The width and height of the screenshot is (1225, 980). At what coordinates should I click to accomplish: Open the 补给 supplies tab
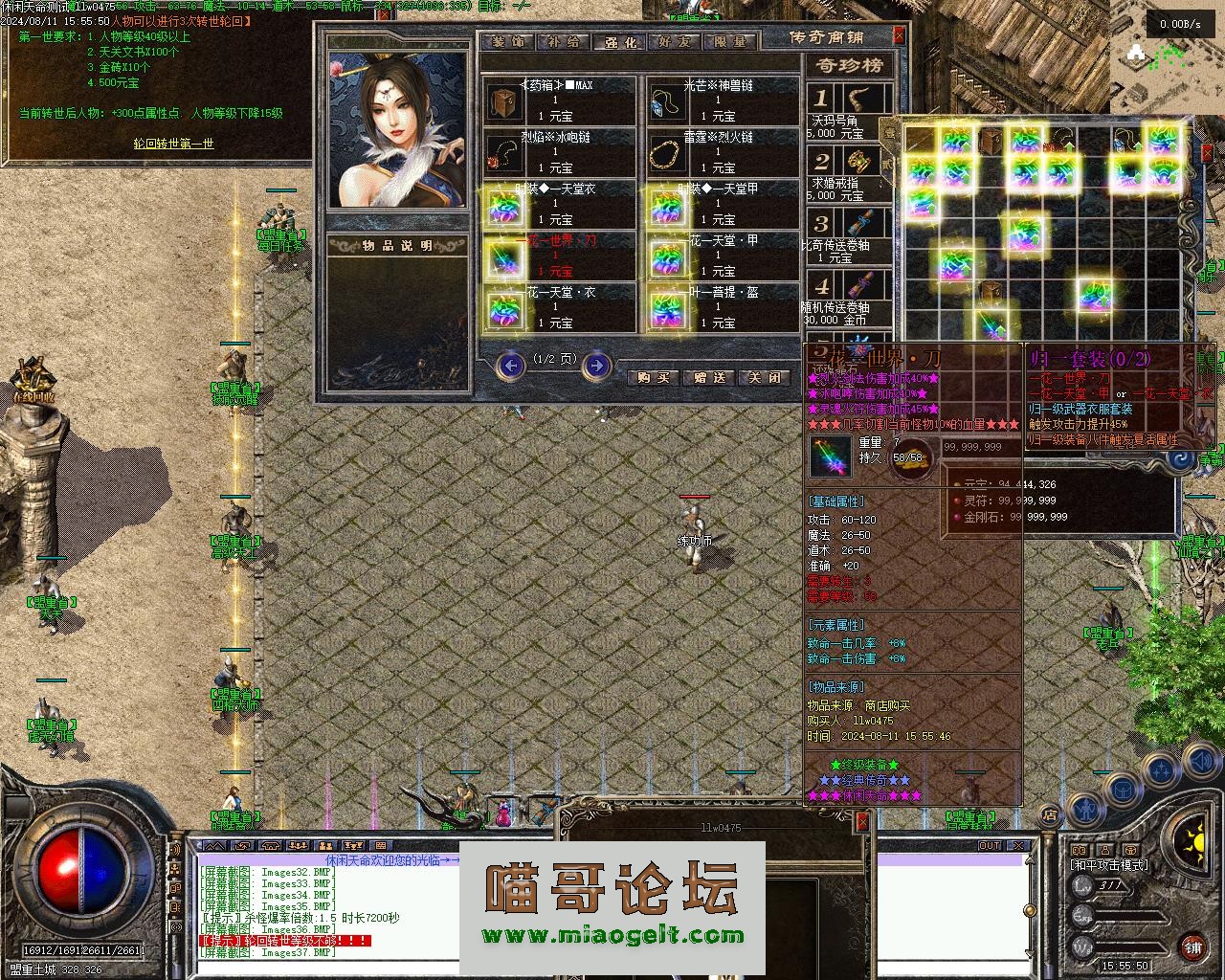564,42
